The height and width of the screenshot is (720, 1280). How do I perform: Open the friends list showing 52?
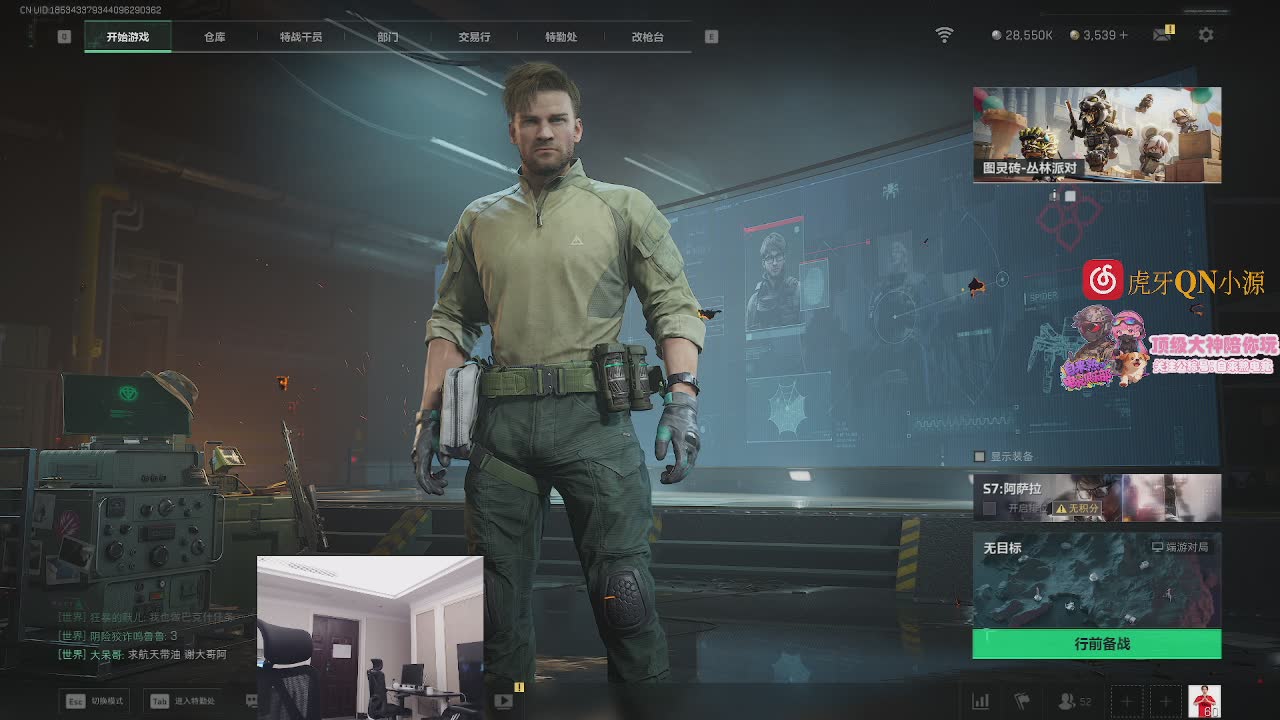[1075, 702]
